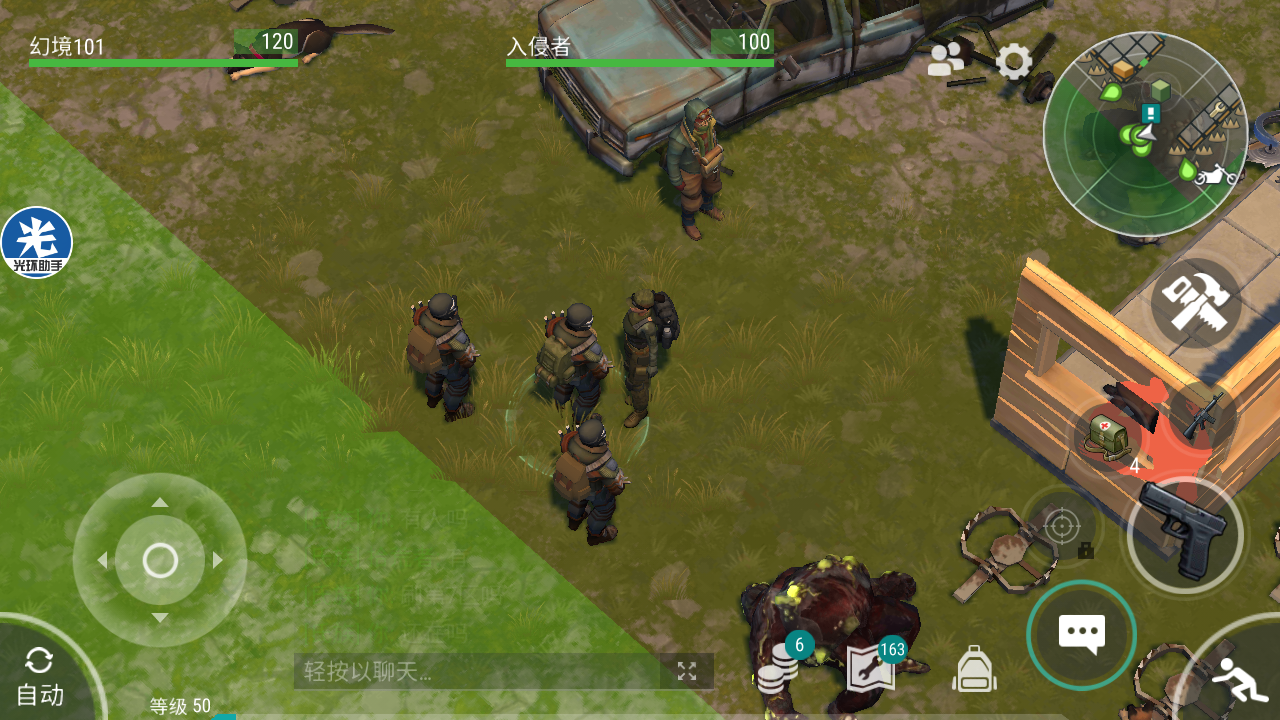Open the speech bubble chat button

coord(1081,633)
